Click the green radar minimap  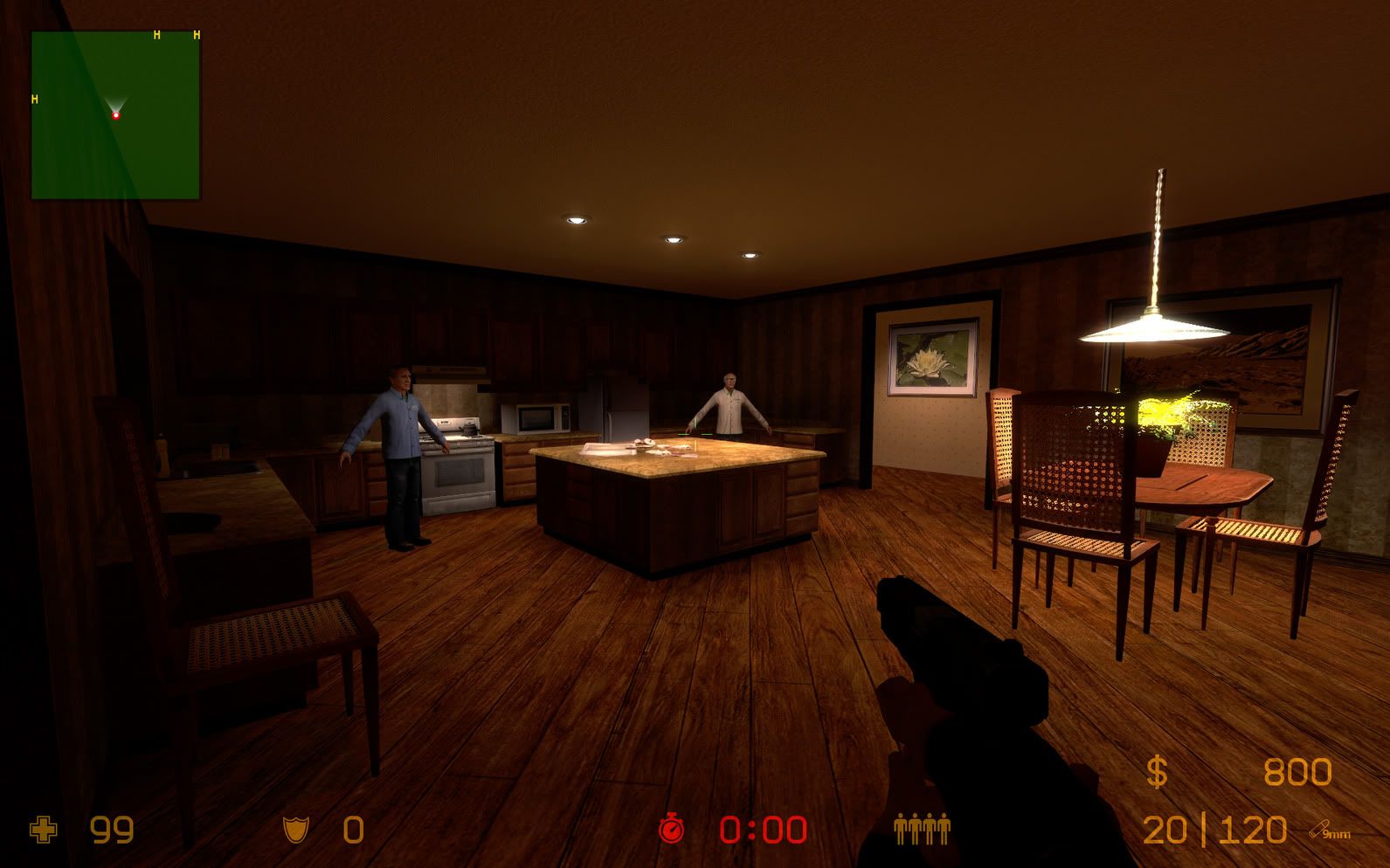(x=115, y=115)
